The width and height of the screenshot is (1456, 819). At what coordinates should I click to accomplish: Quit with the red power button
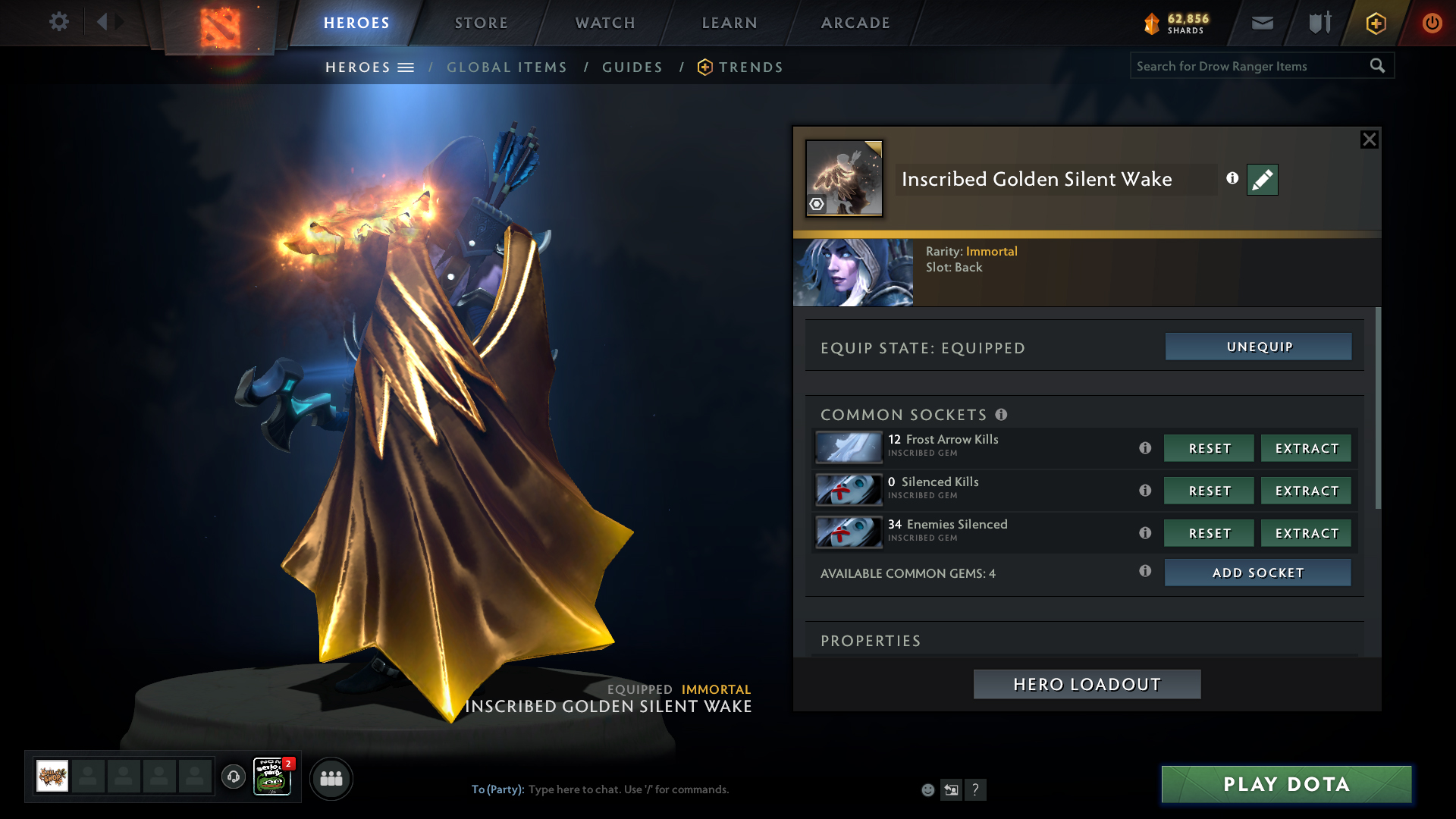coord(1432,23)
